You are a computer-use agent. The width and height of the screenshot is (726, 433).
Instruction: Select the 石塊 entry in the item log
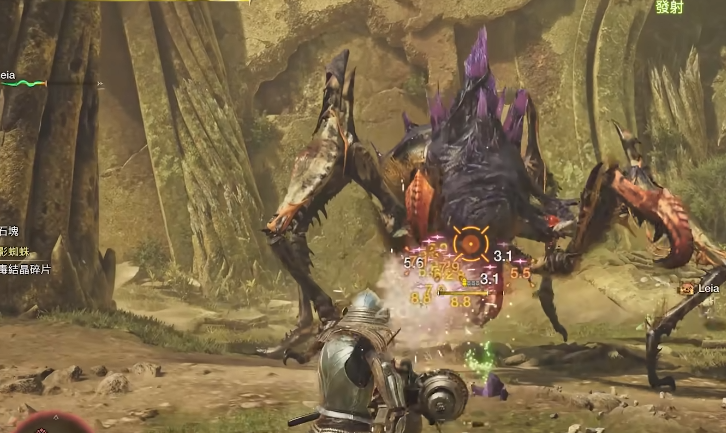10,230
